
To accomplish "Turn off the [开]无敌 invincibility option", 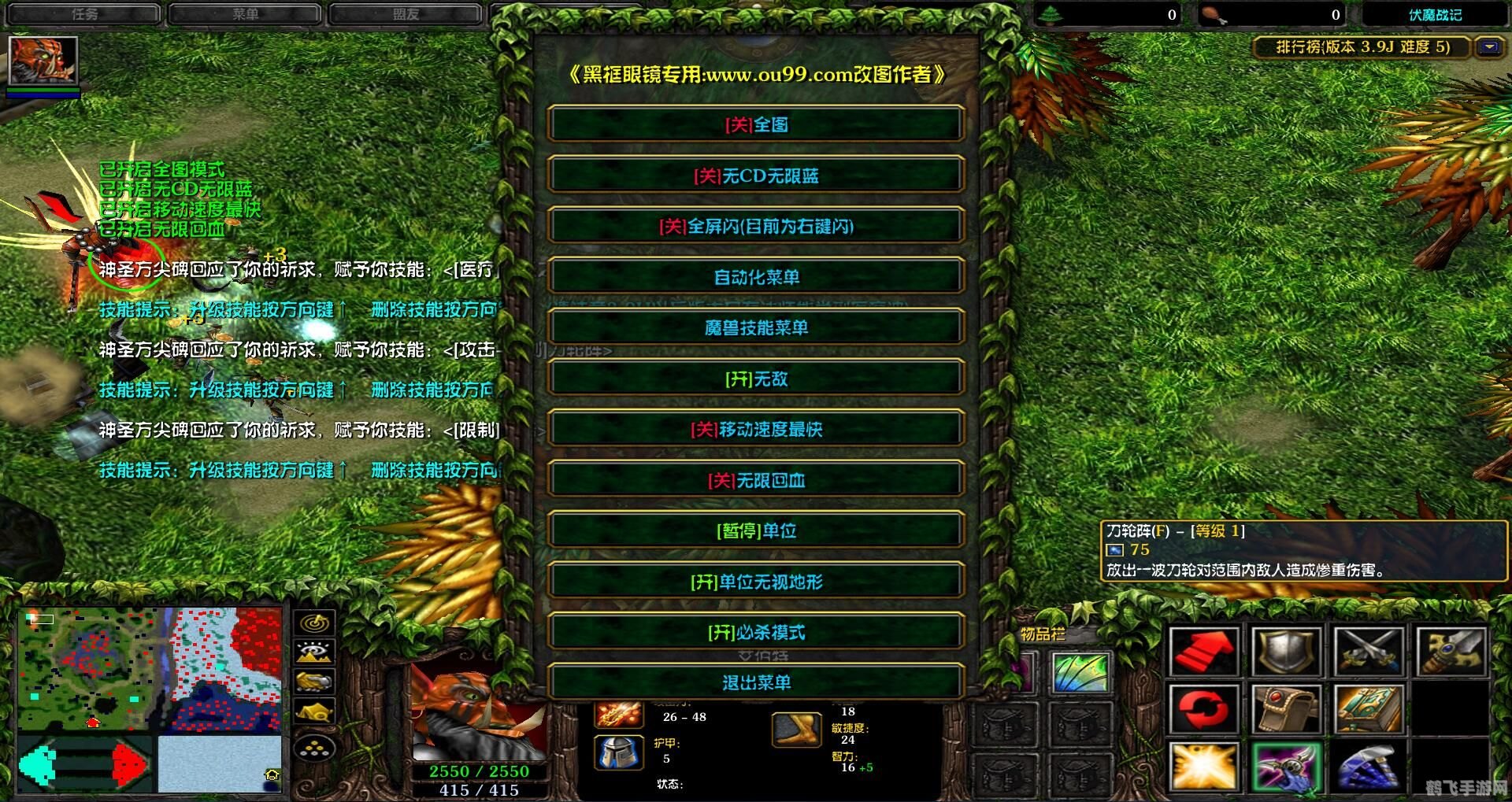I will pos(756,379).
